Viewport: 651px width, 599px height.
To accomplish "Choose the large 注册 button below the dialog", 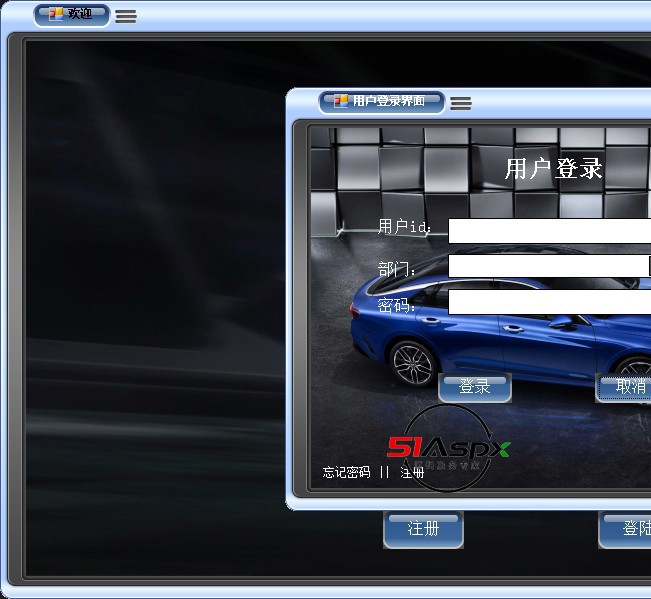I will 423,529.
